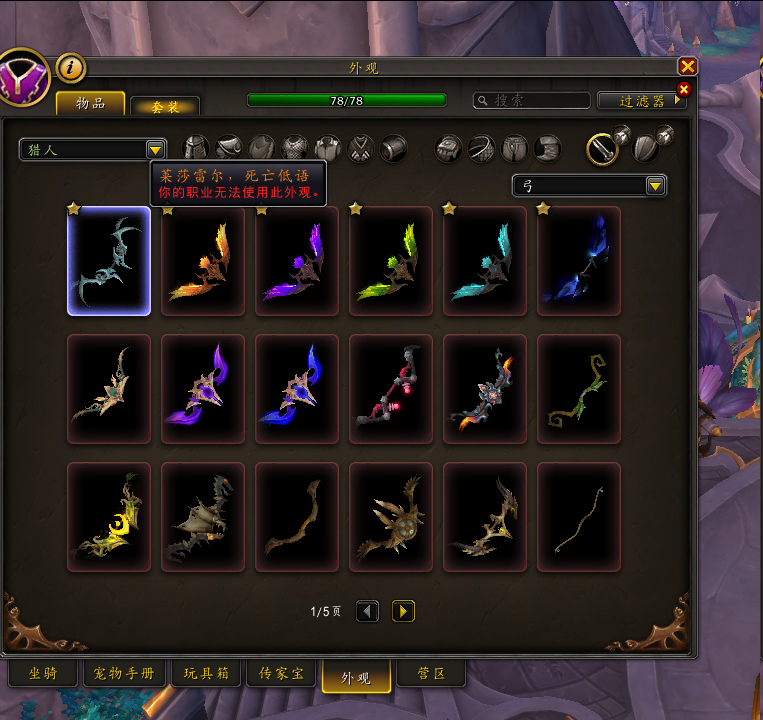The image size is (763, 720).
Task: Switch to the 套装 sets tab
Action: [x=164, y=106]
